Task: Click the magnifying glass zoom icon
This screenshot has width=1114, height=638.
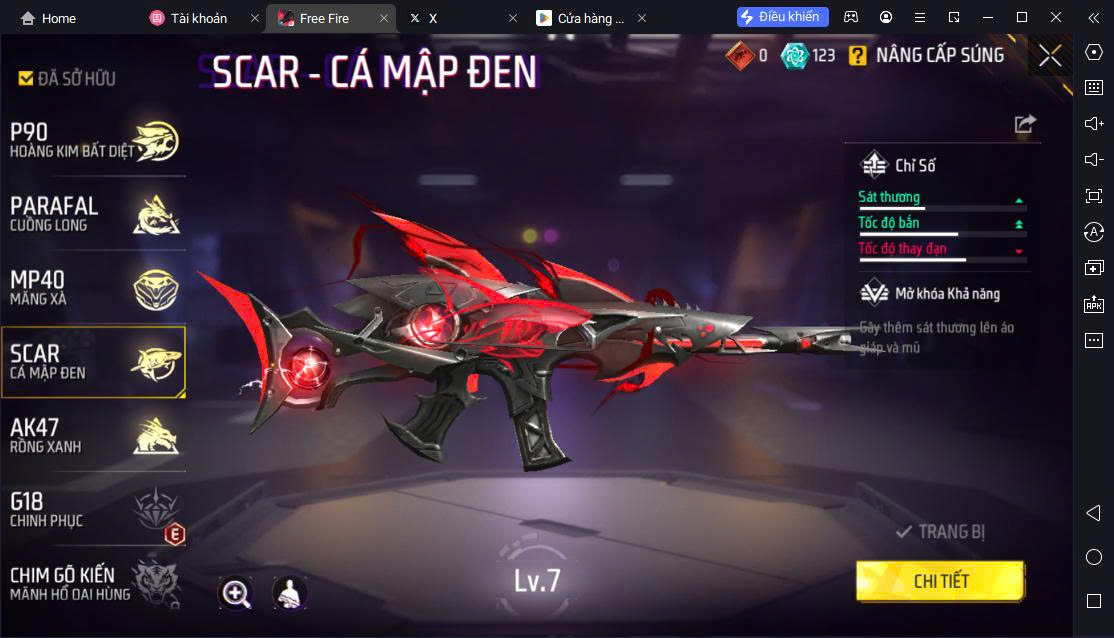Action: tap(236, 593)
